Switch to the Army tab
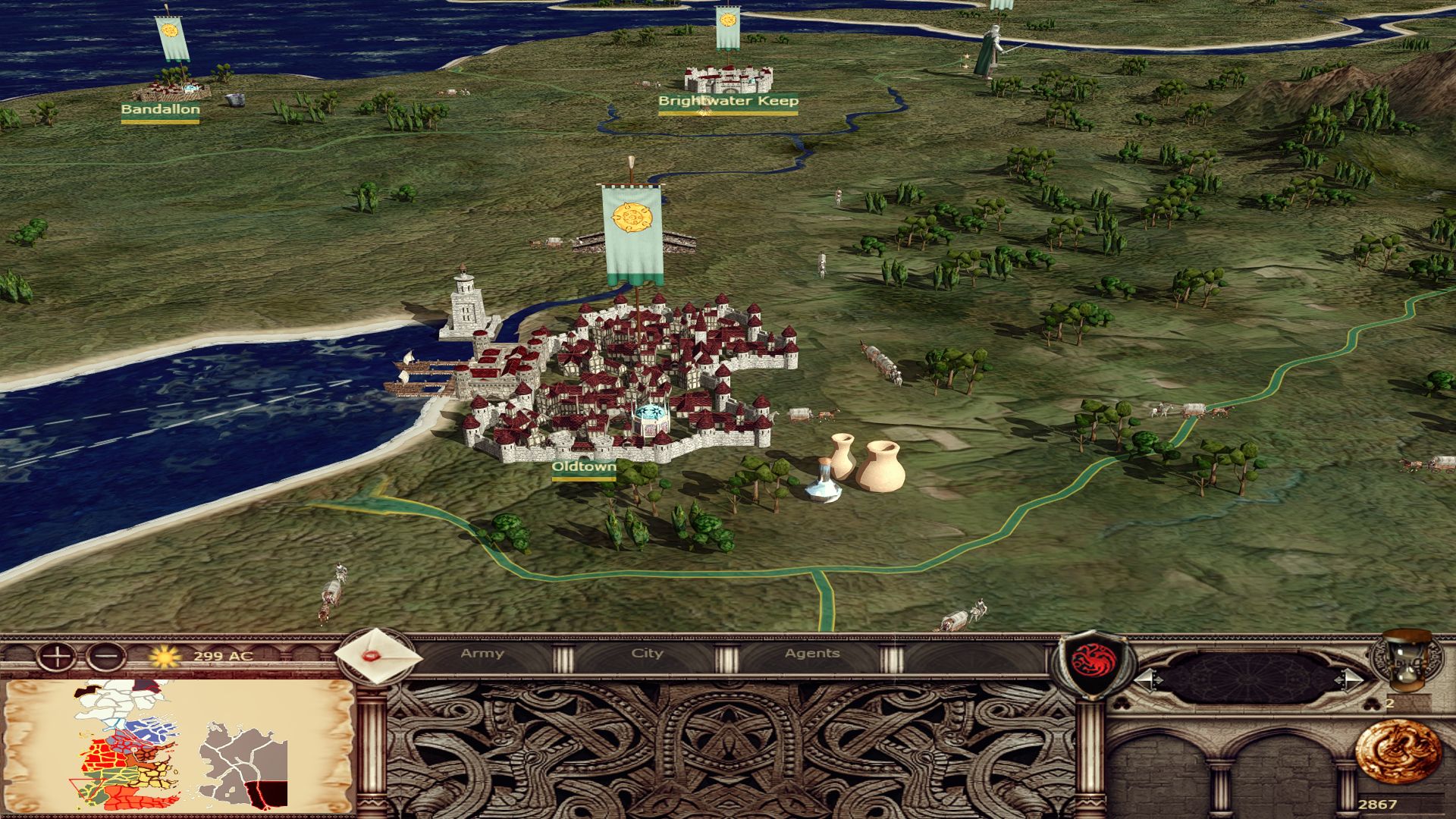The width and height of the screenshot is (1456, 819). point(482,654)
